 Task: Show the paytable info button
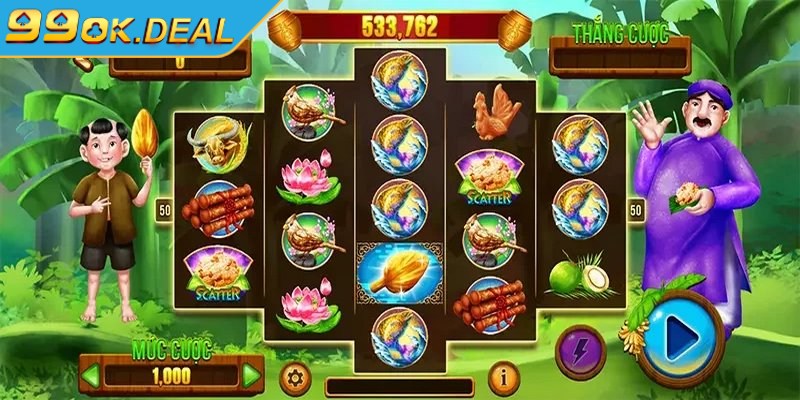pos(503,377)
